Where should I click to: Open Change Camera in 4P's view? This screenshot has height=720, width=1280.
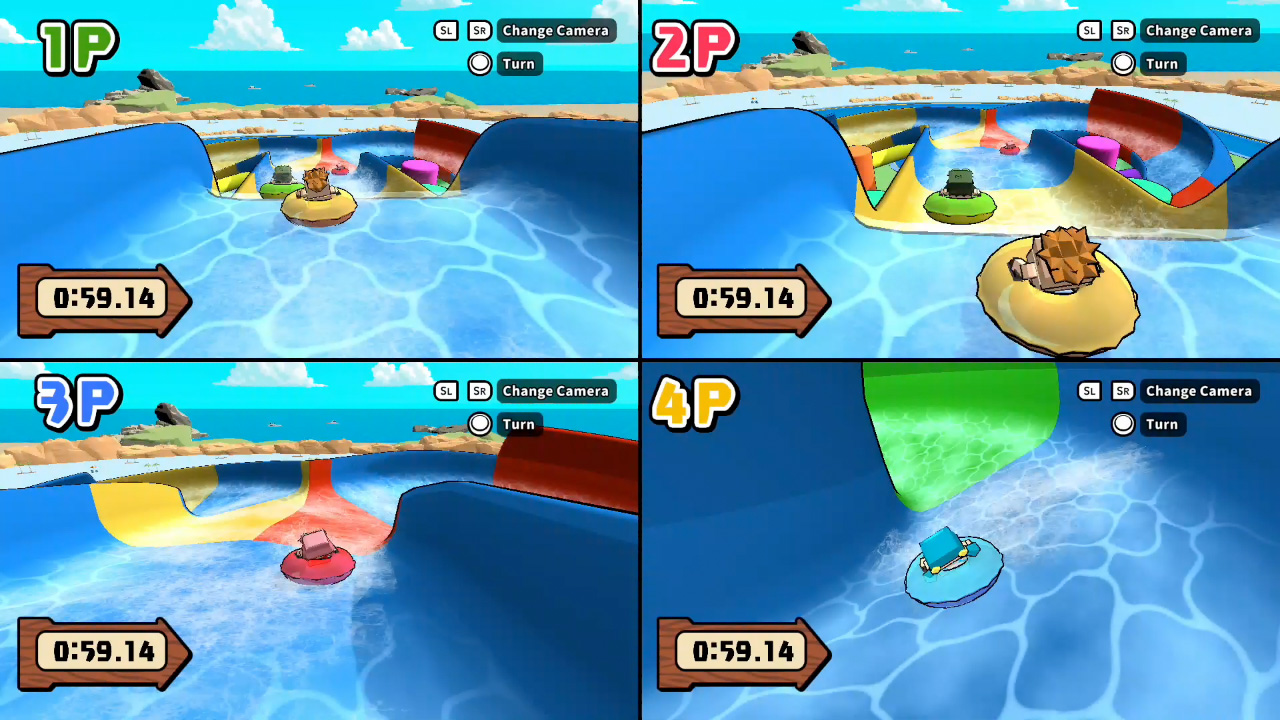[x=1198, y=391]
